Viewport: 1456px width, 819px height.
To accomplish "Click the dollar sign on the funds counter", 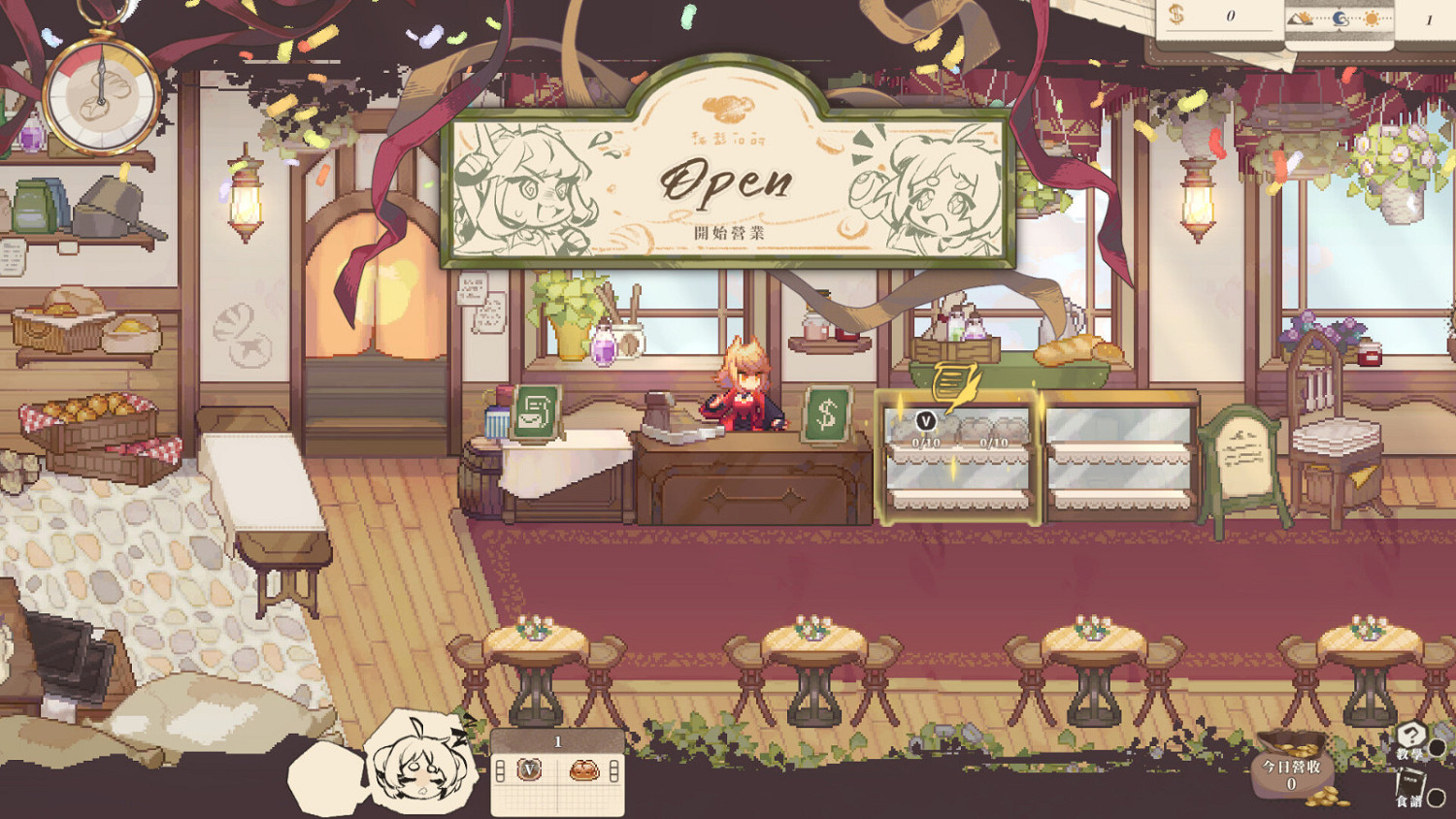I will 1175,15.
